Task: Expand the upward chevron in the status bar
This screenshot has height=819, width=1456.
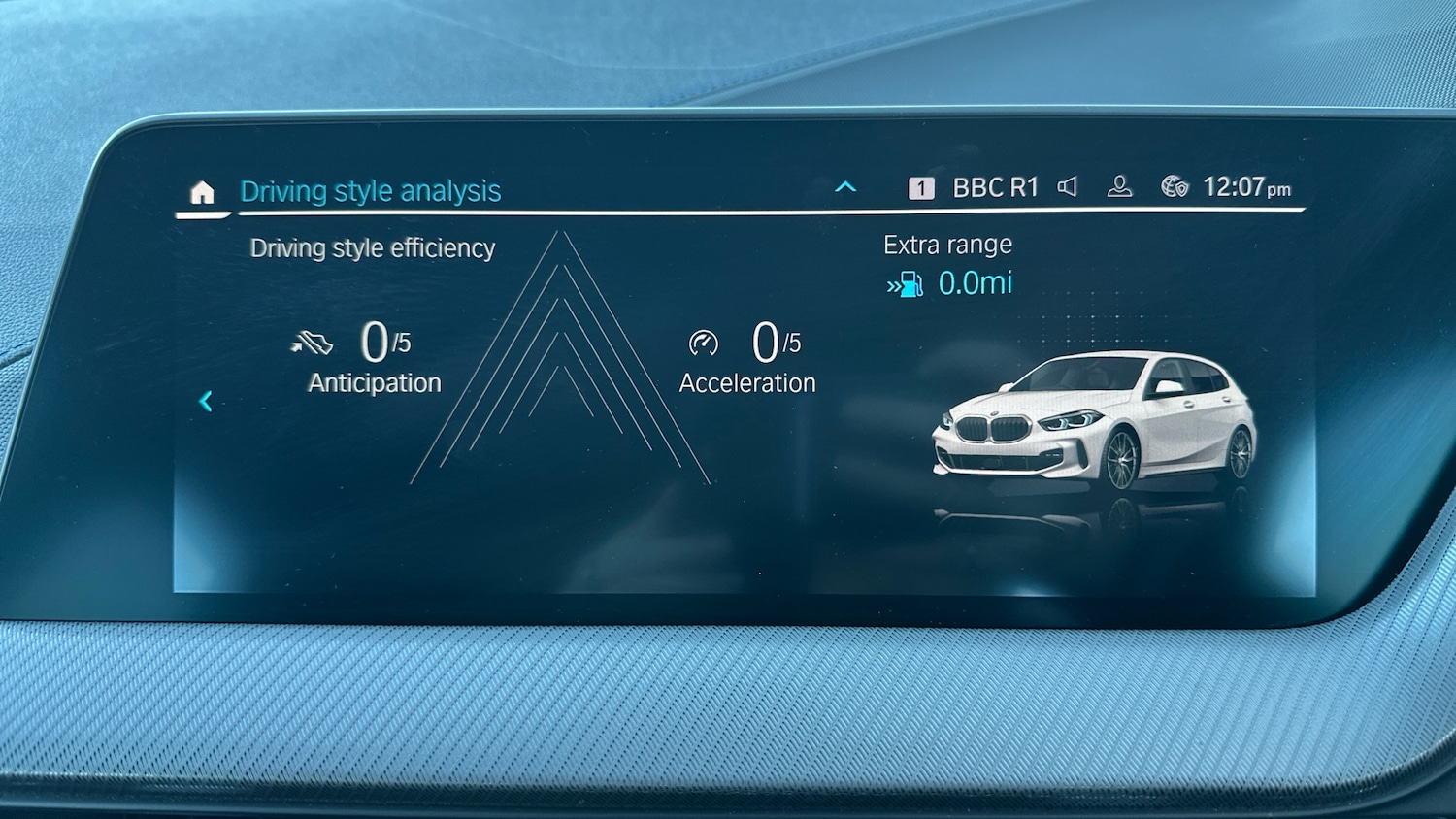Action: (845, 186)
